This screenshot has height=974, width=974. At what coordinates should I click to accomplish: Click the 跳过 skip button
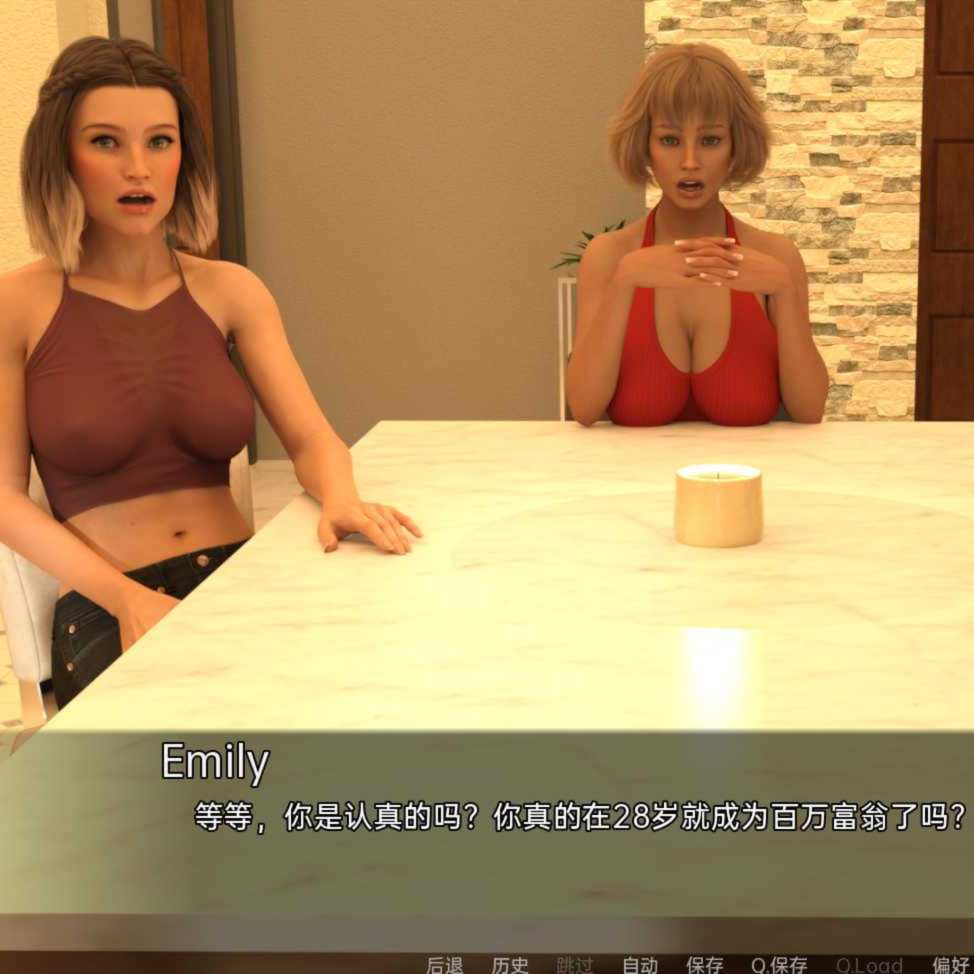[575, 964]
